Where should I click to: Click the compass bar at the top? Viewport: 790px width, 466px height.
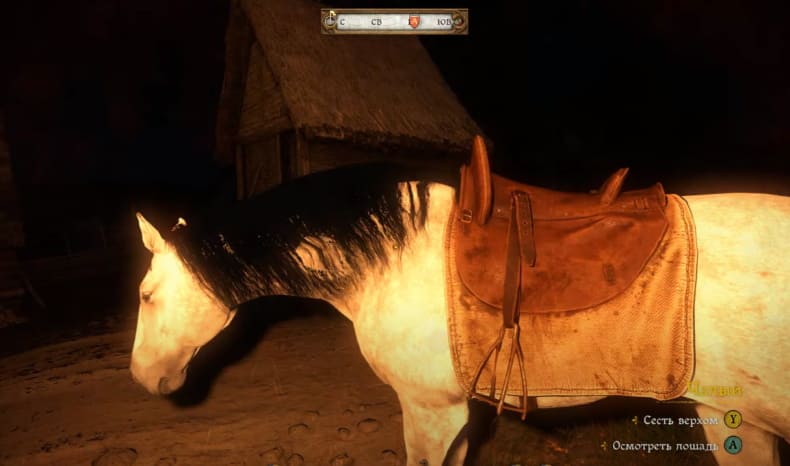(x=394, y=21)
